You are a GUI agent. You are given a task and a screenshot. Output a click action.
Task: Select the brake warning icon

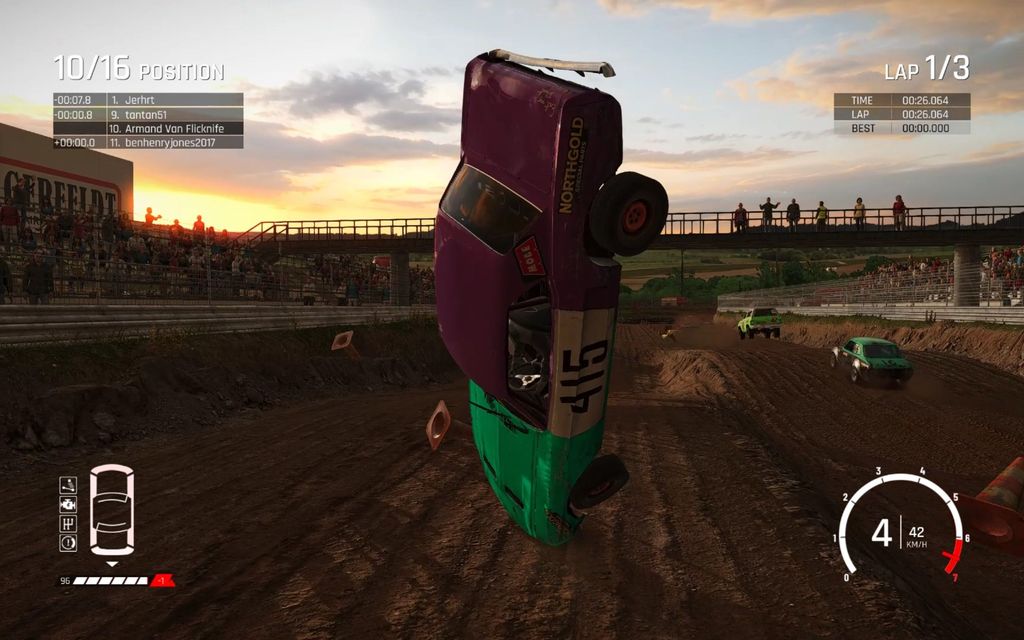pos(68,543)
